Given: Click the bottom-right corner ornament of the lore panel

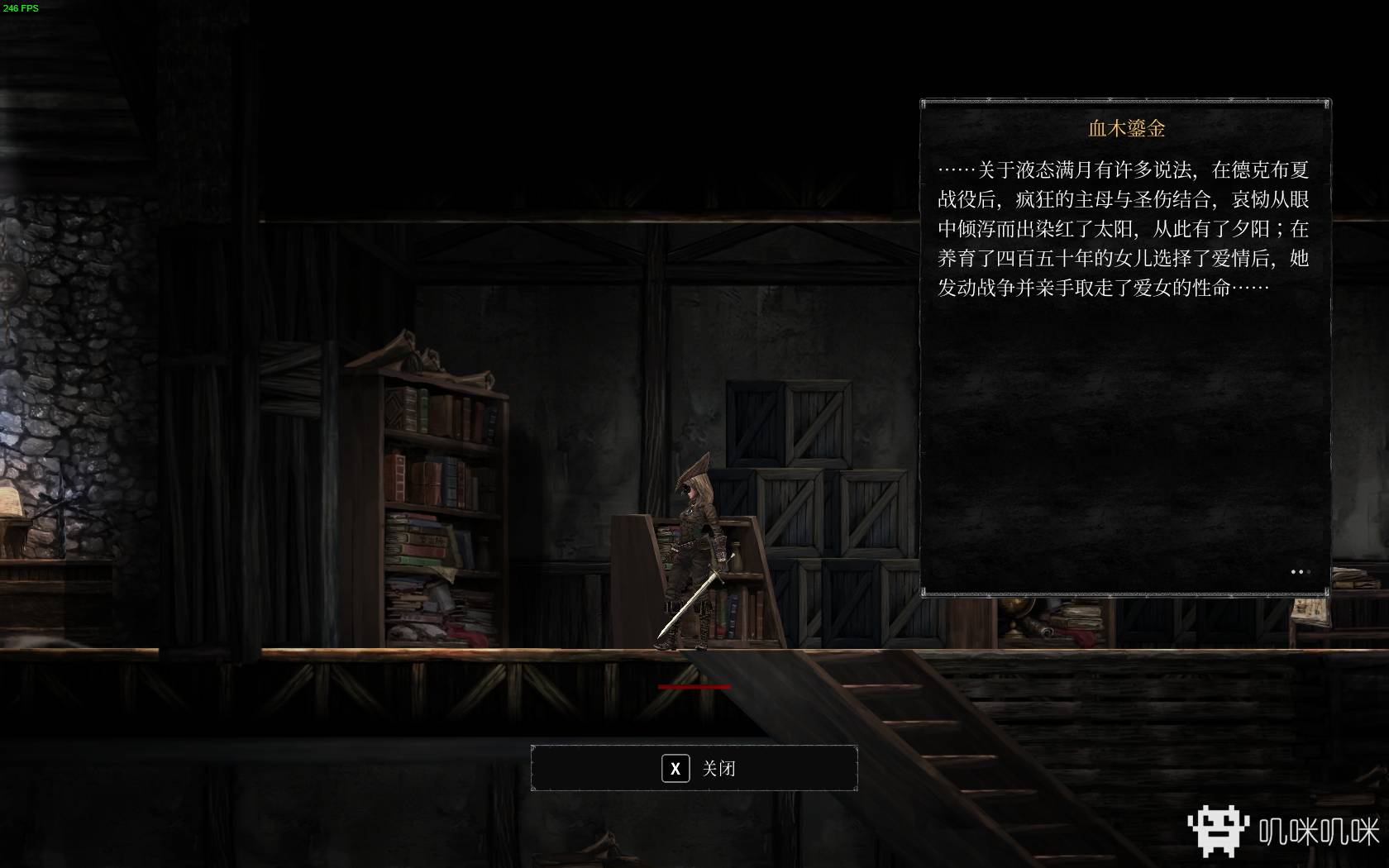Looking at the screenshot, I should 1327,593.
